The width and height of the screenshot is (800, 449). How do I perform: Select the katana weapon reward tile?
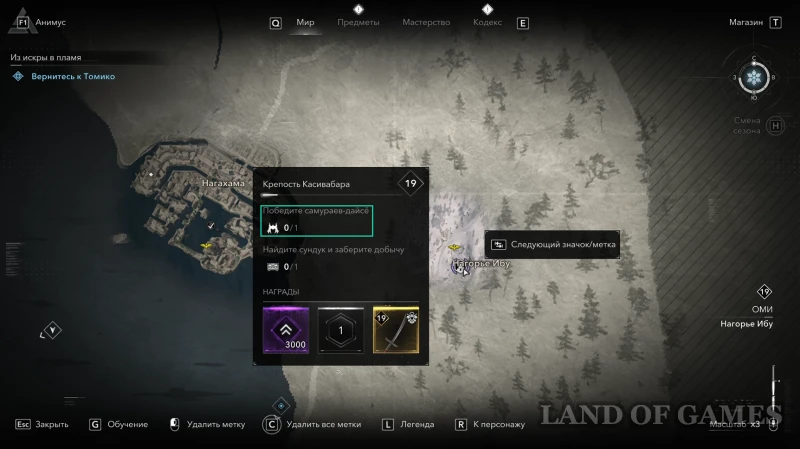click(395, 330)
